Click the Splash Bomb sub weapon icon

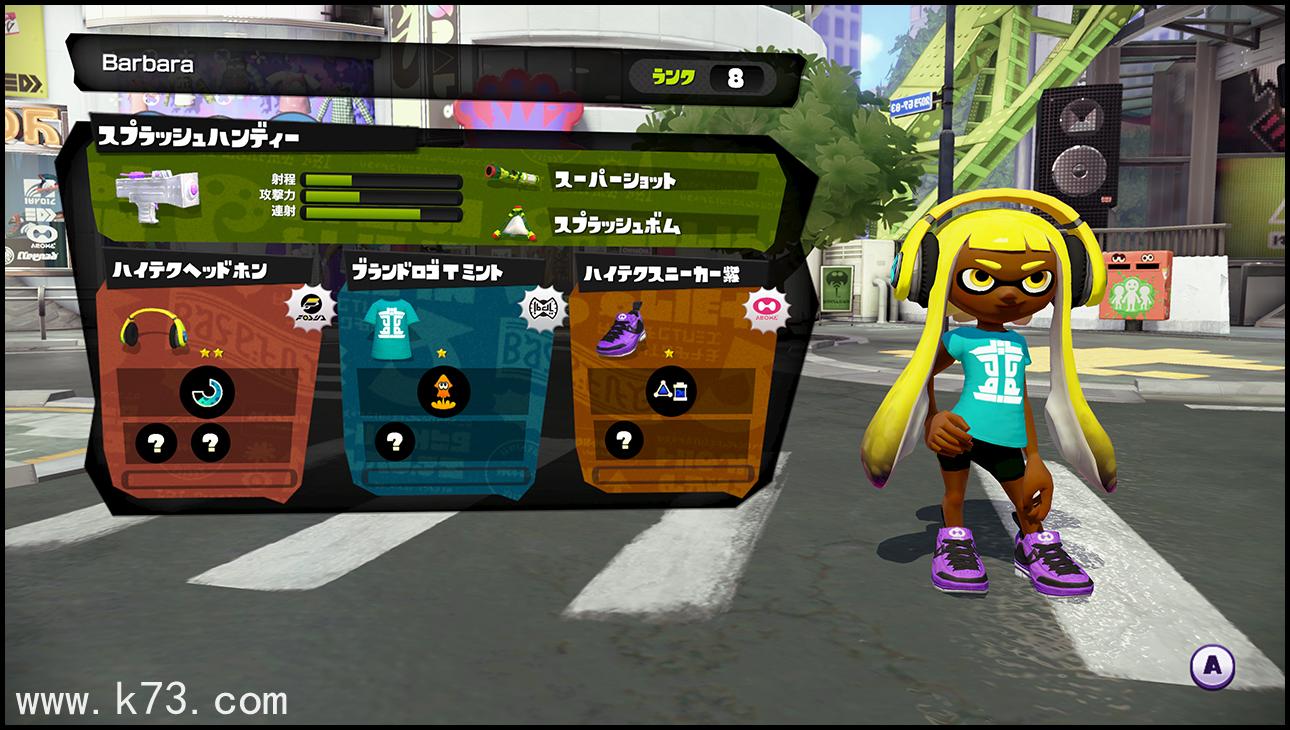[515, 225]
